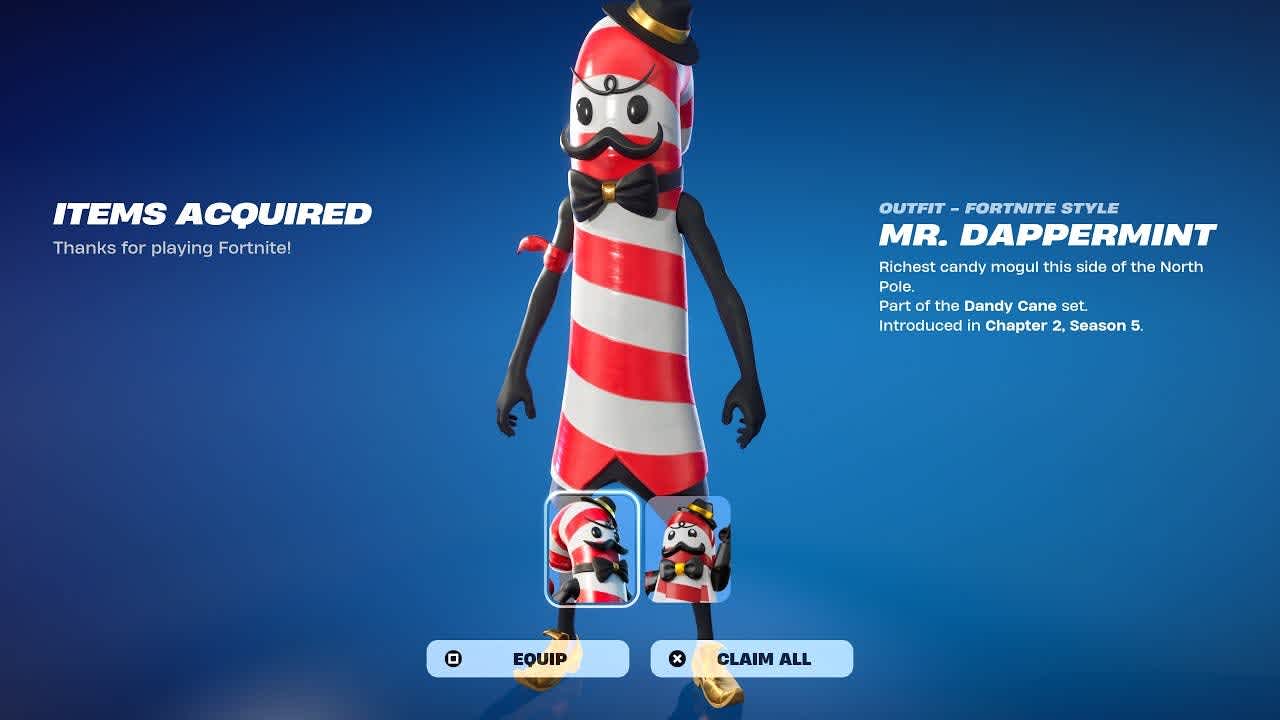Click the Chapter 2, Season 5 text

[1062, 324]
